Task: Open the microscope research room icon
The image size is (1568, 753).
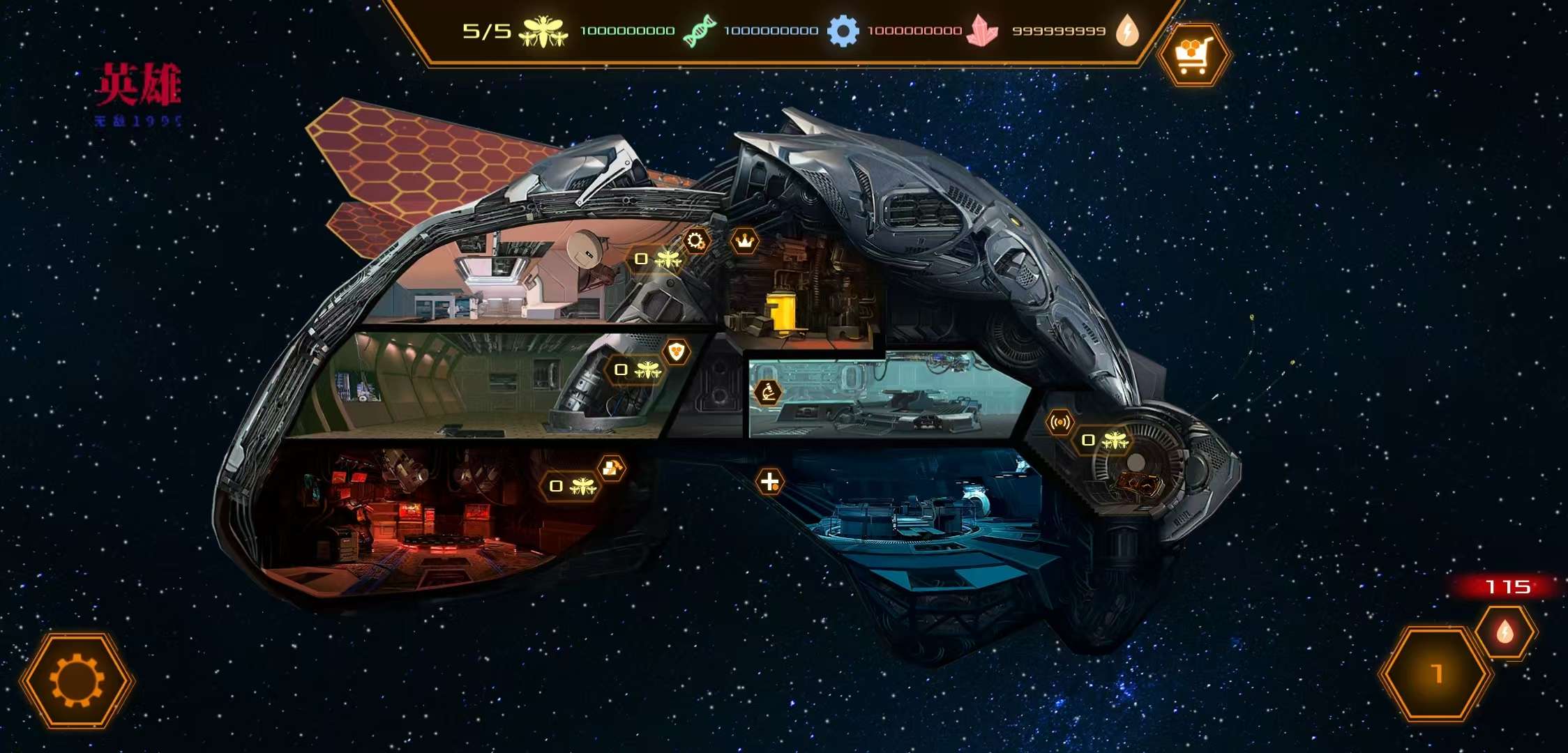Action: pos(768,393)
